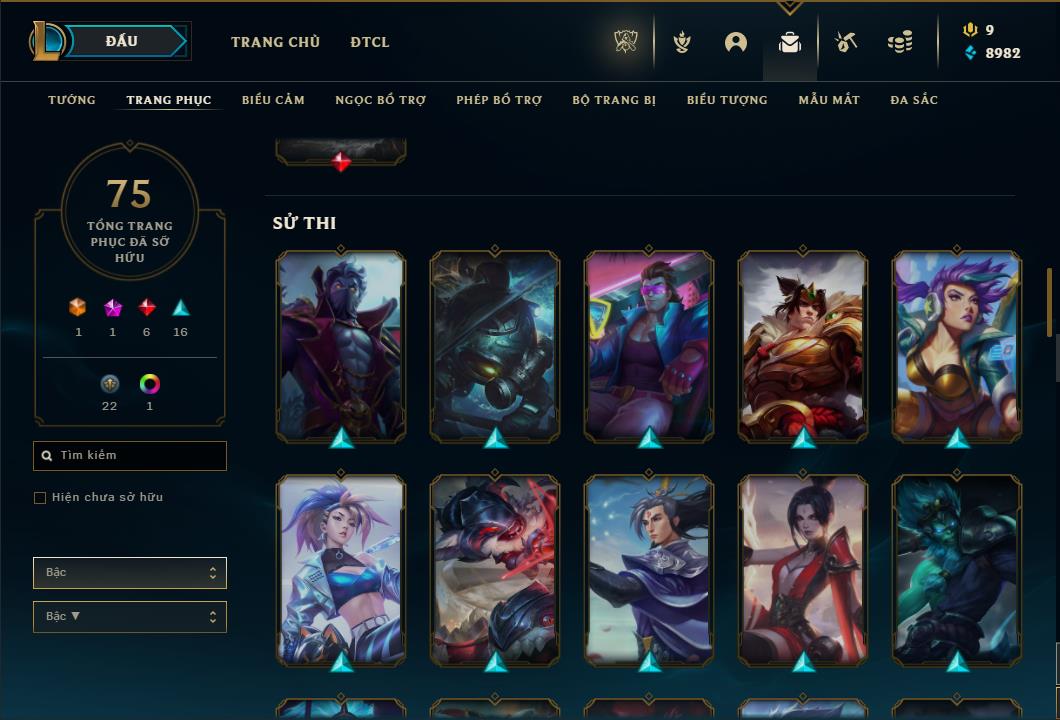
Task: Switch to PHÉP BỔ TRỢ tab
Action: tap(499, 100)
